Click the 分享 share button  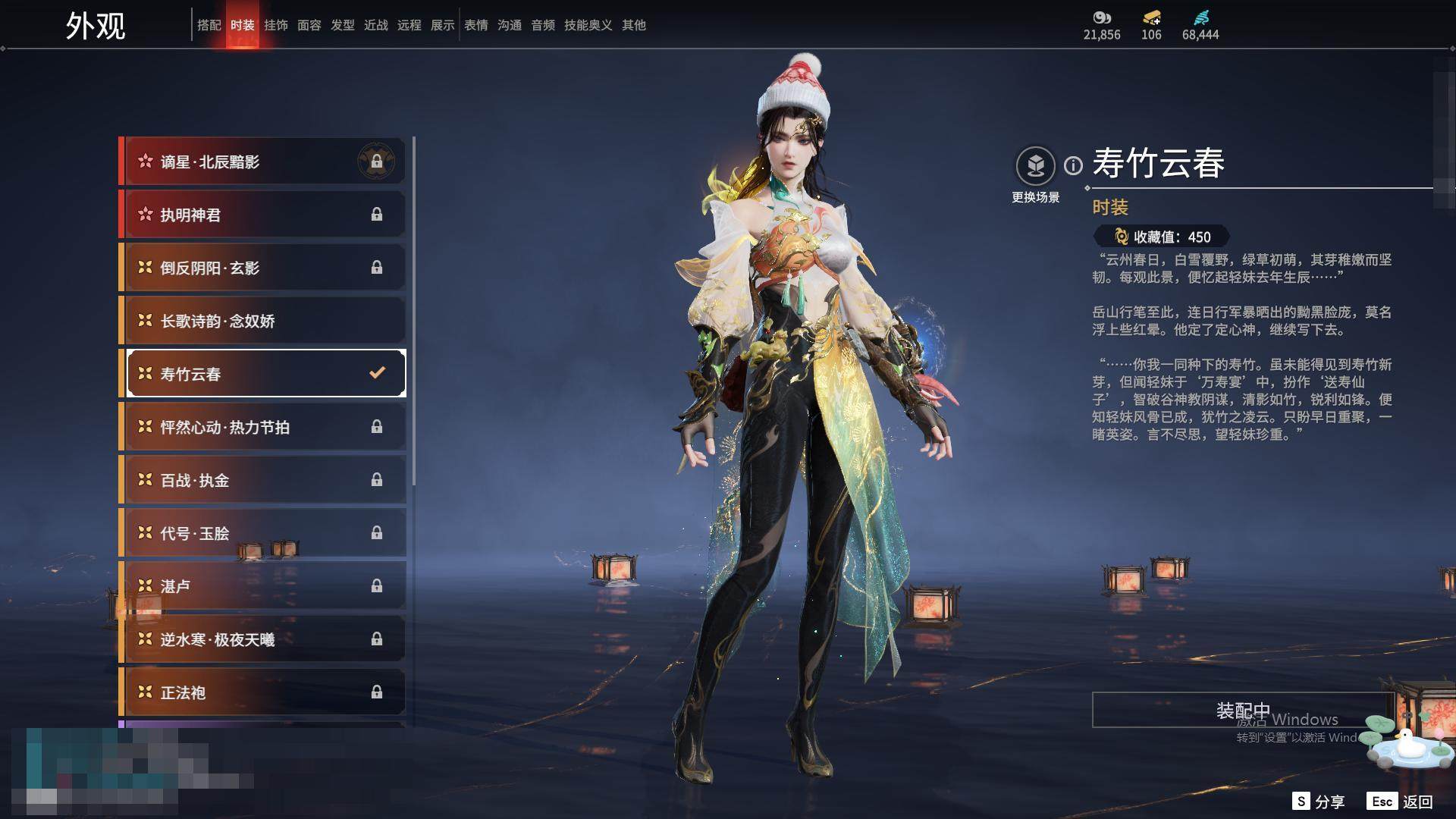point(1319,802)
